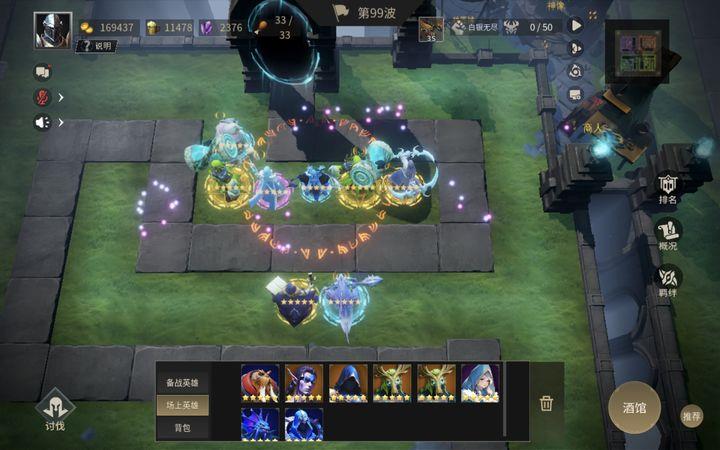Switch to the 备战英雄 tab
Screen dimensions: 720x450
coord(182,382)
